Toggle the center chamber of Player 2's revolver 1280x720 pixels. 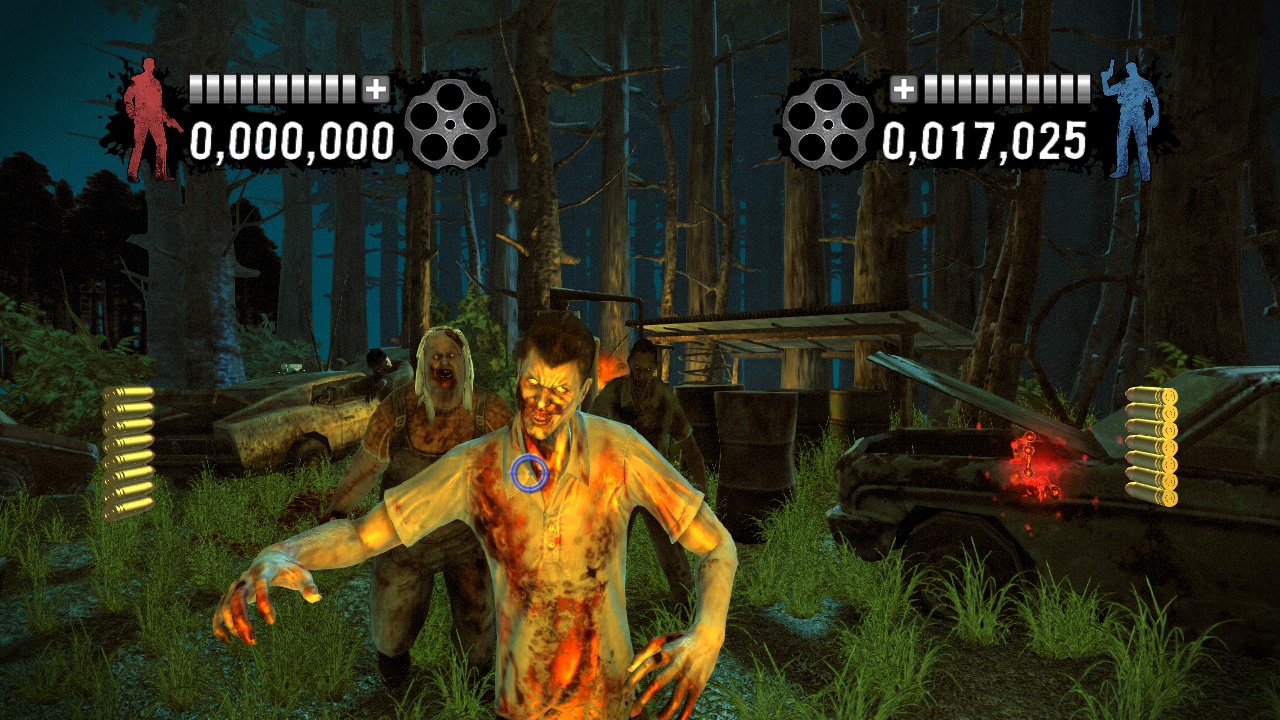pos(828,125)
